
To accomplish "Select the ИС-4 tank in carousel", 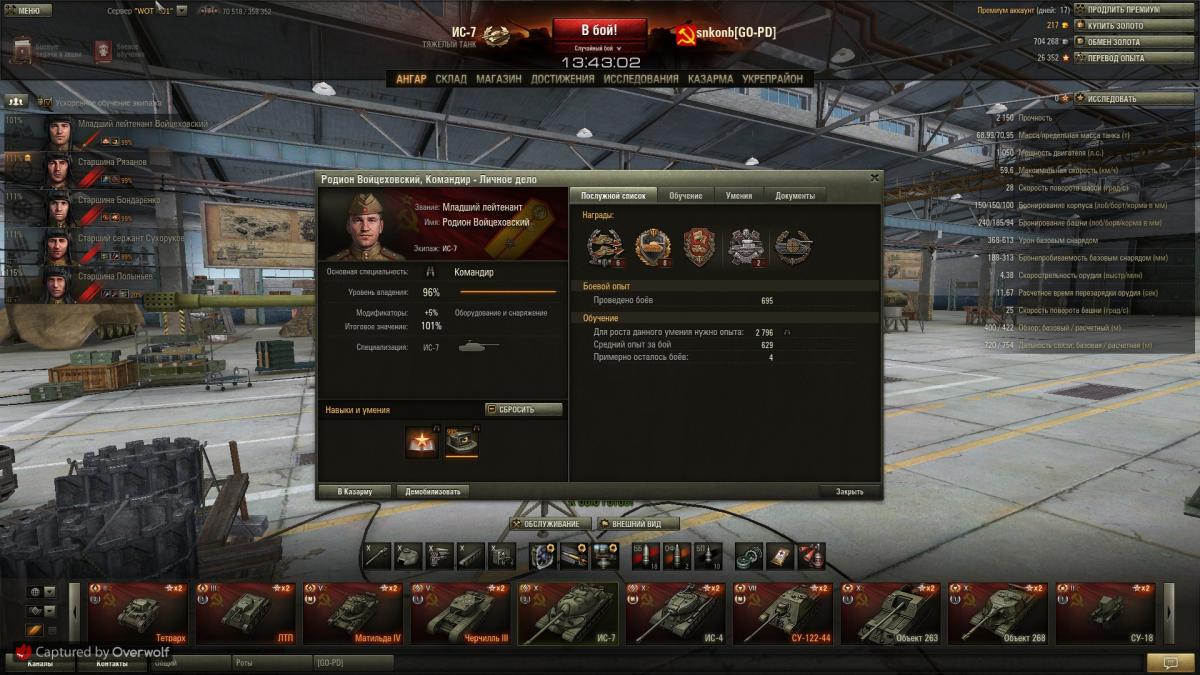I will (x=676, y=612).
